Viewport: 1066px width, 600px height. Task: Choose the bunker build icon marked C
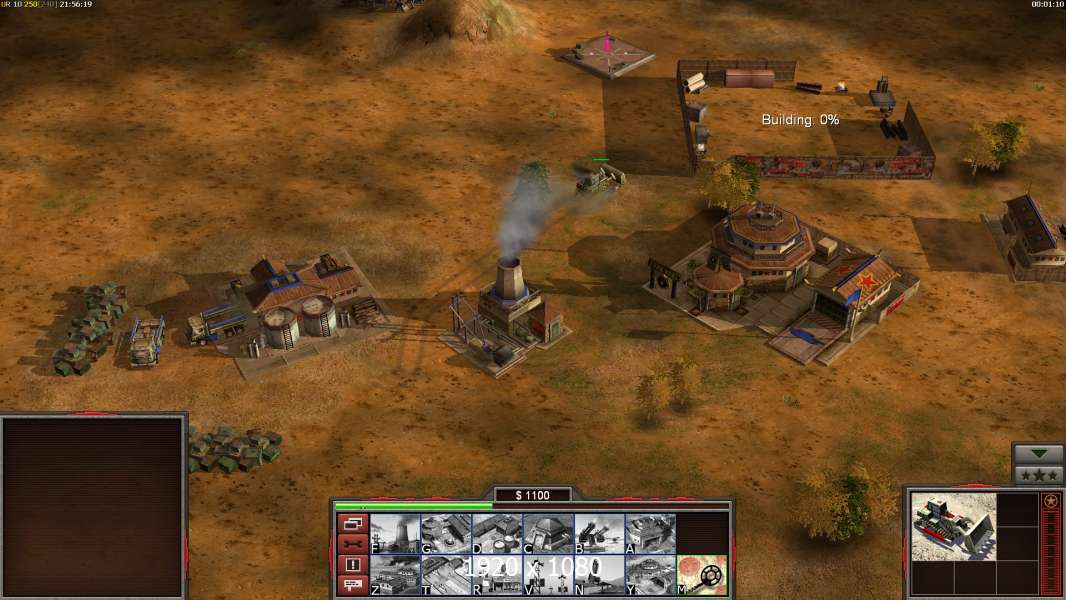[x=548, y=534]
